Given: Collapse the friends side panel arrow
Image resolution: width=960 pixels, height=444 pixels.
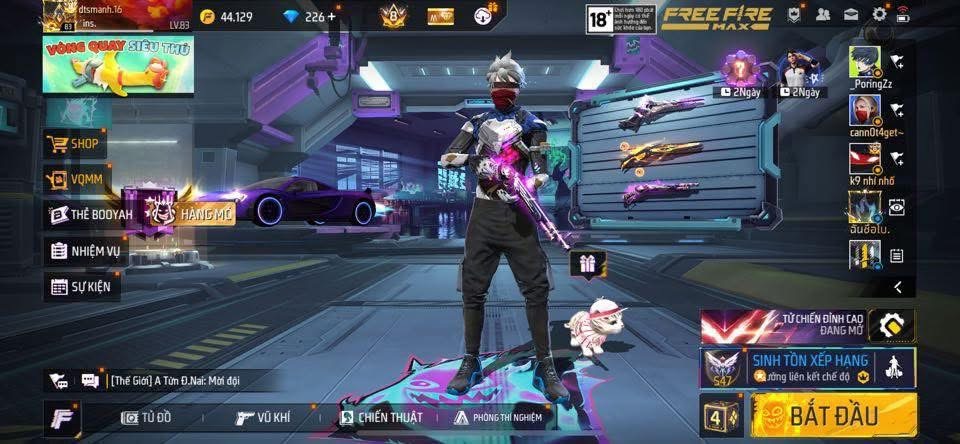Looking at the screenshot, I should 897,288.
